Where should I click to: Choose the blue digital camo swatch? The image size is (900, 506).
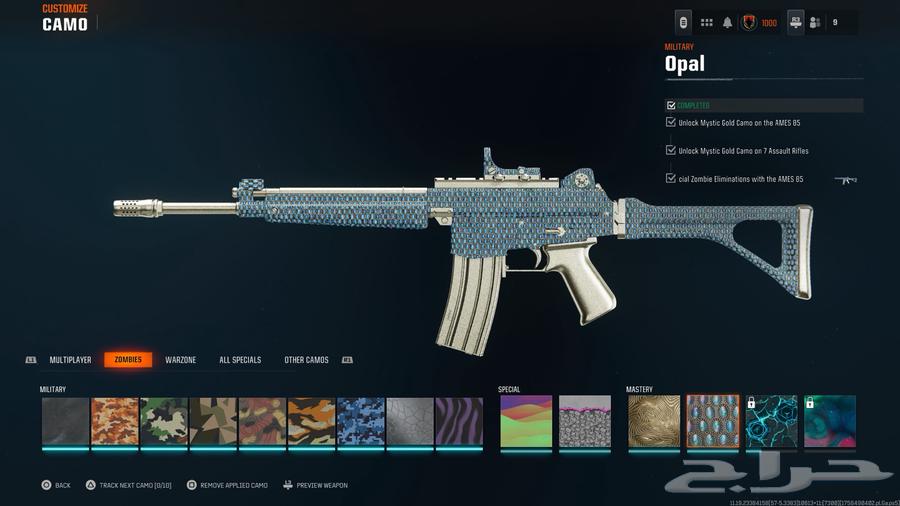point(361,421)
